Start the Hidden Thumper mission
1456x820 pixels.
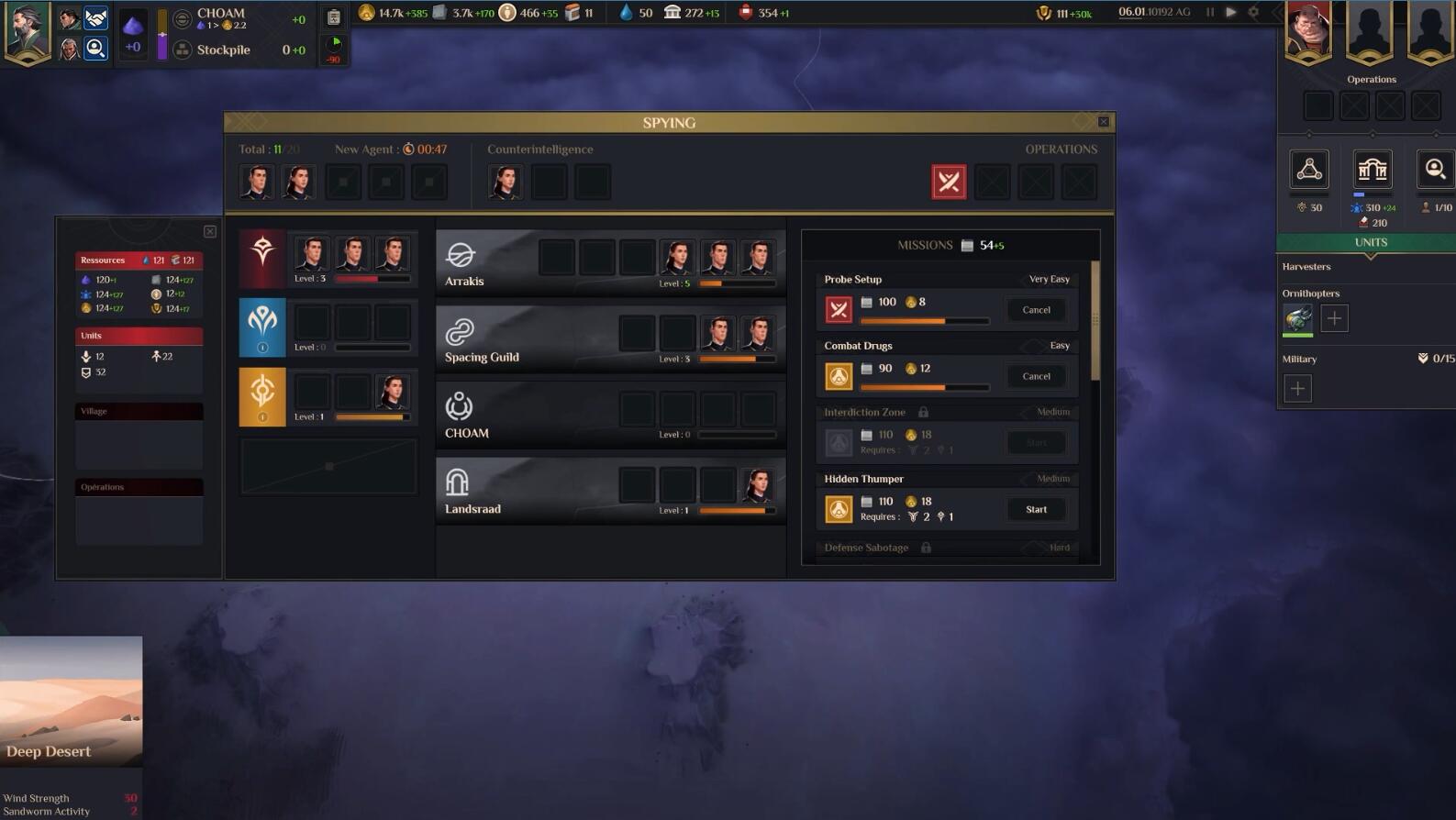click(x=1036, y=509)
